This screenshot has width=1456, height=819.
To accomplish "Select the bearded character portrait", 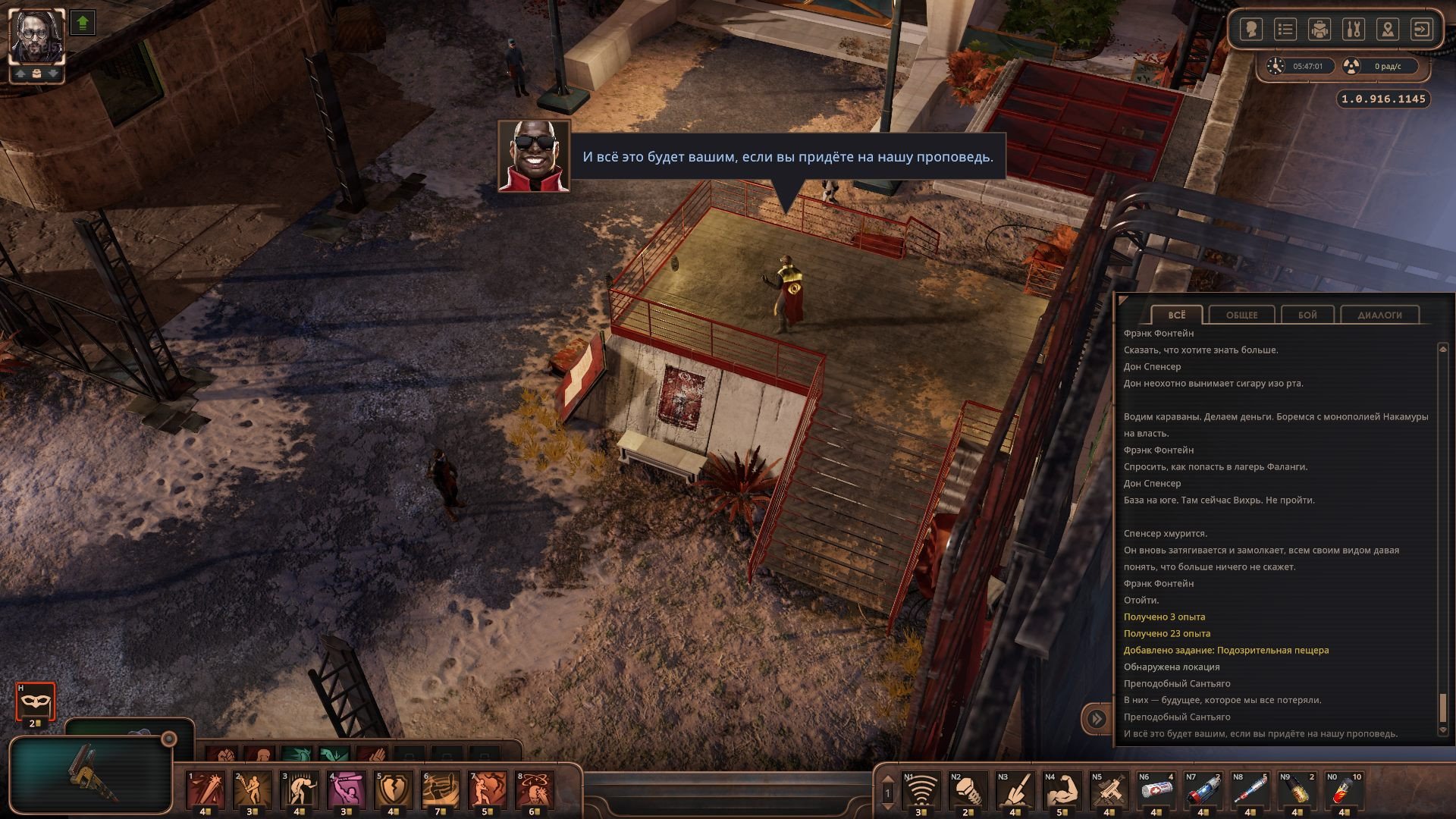I will 36,36.
